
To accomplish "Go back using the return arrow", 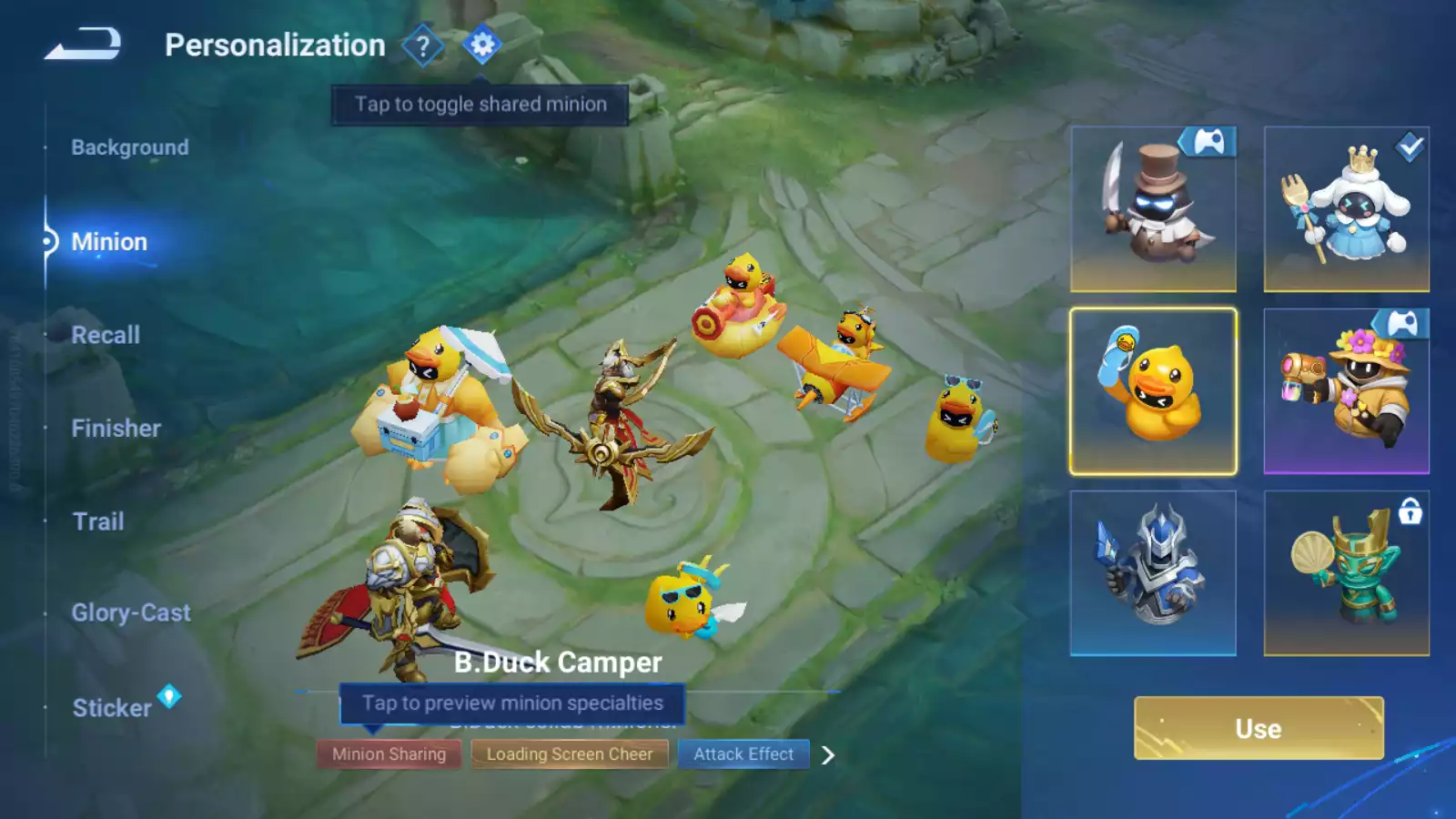I will click(x=83, y=44).
